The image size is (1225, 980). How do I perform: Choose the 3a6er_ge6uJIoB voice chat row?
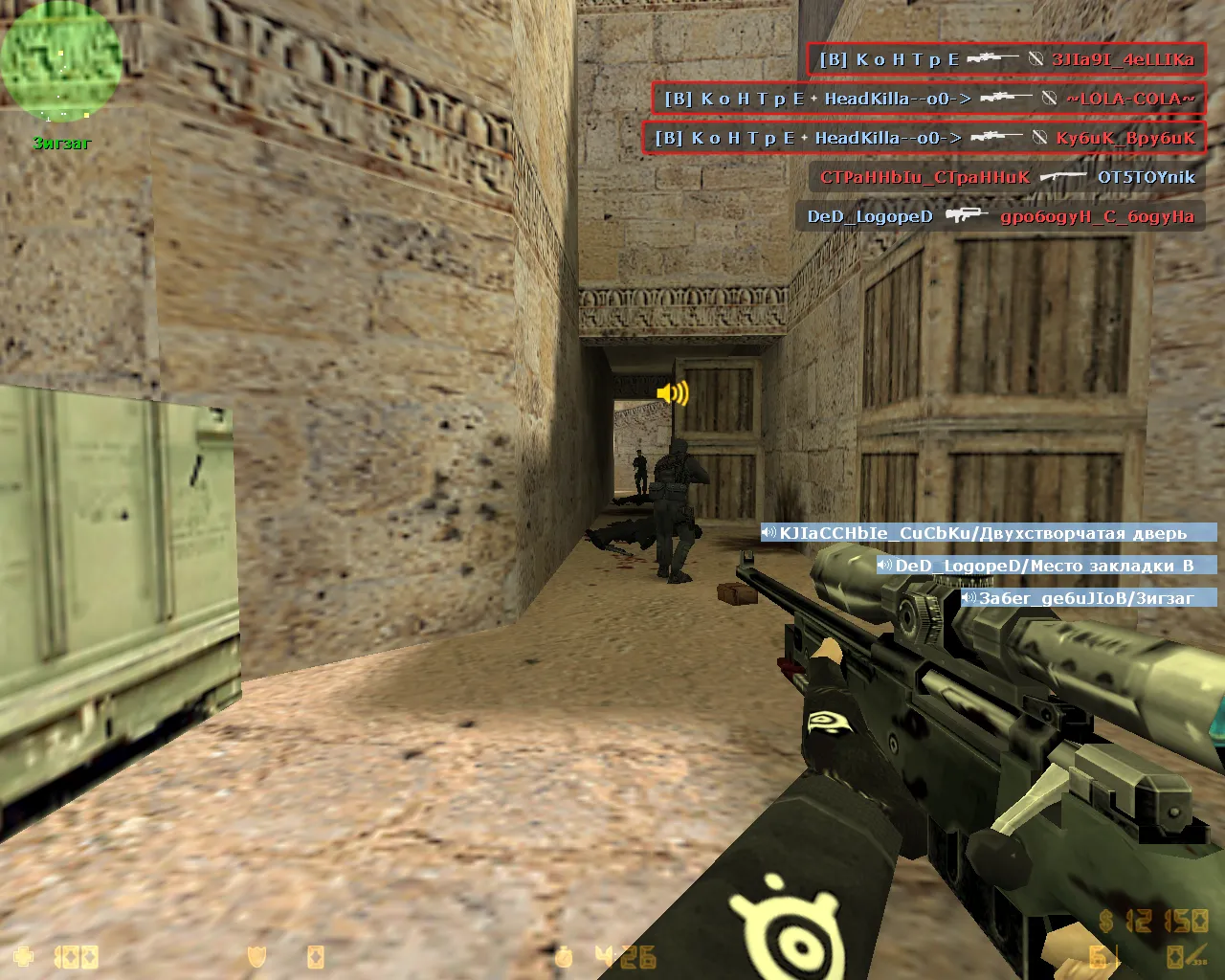[x=1088, y=598]
